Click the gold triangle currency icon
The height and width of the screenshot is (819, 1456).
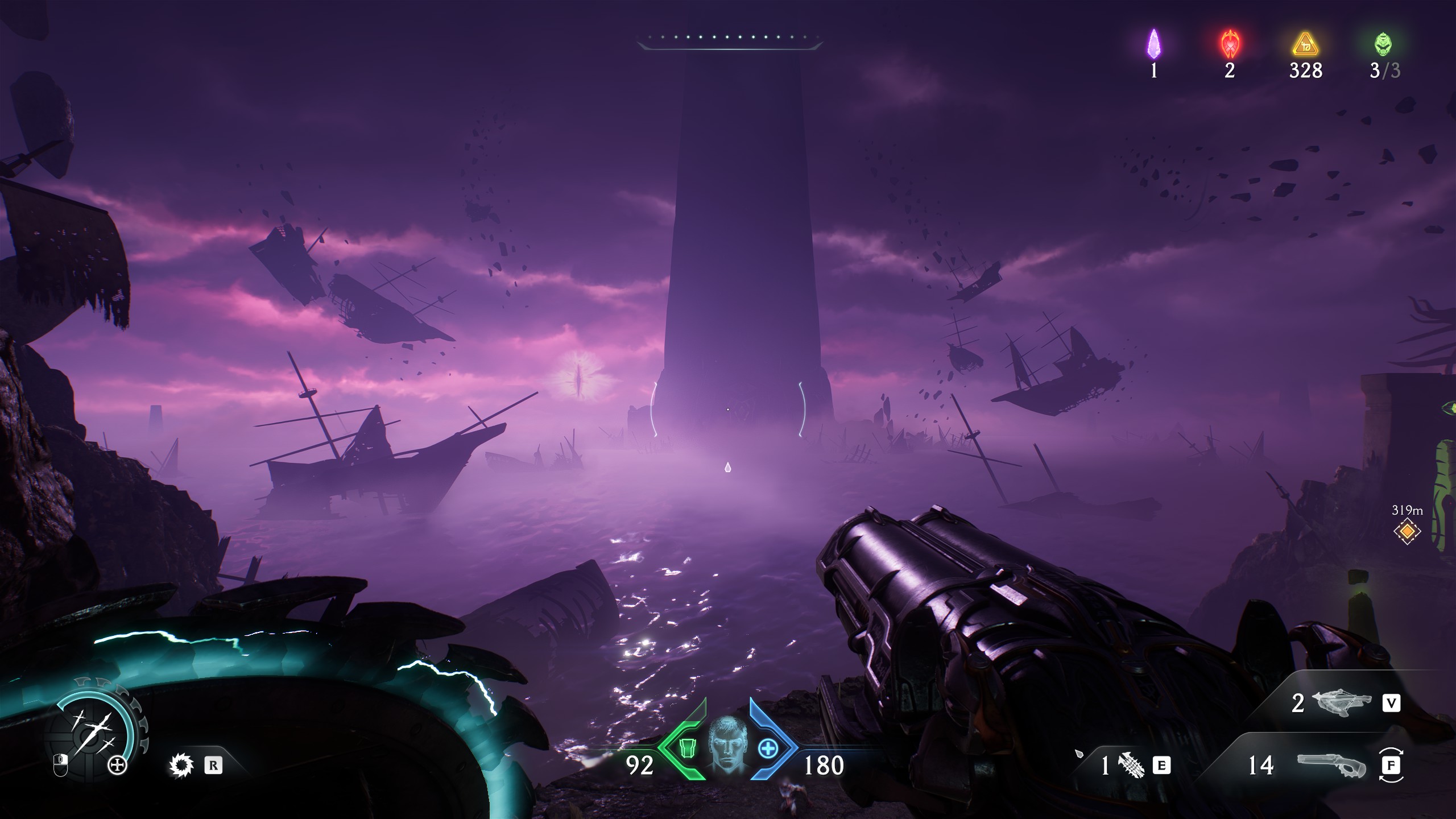(x=1305, y=45)
